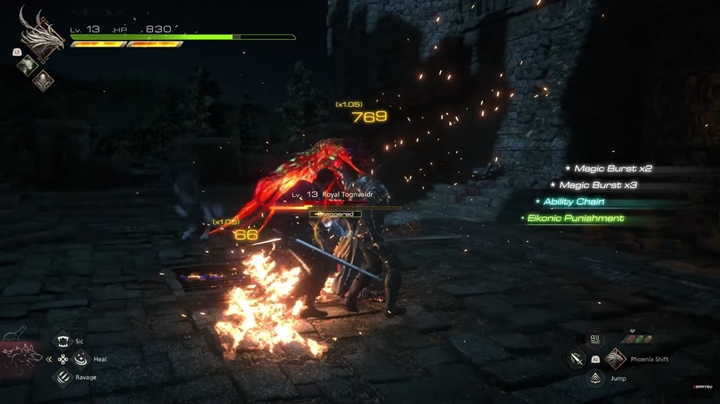Choose the grey Eikon ability diamond
The image size is (720, 404).
coord(44,81)
